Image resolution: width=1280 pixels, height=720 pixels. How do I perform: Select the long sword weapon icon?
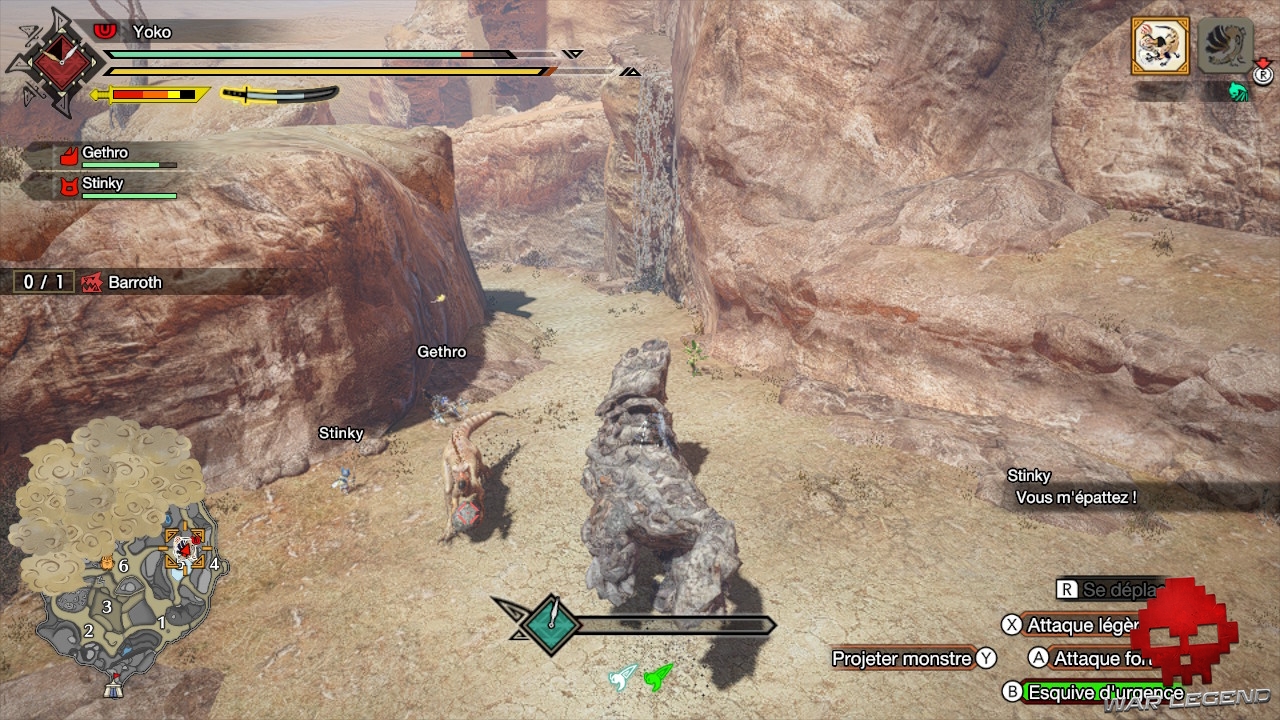coord(279,95)
